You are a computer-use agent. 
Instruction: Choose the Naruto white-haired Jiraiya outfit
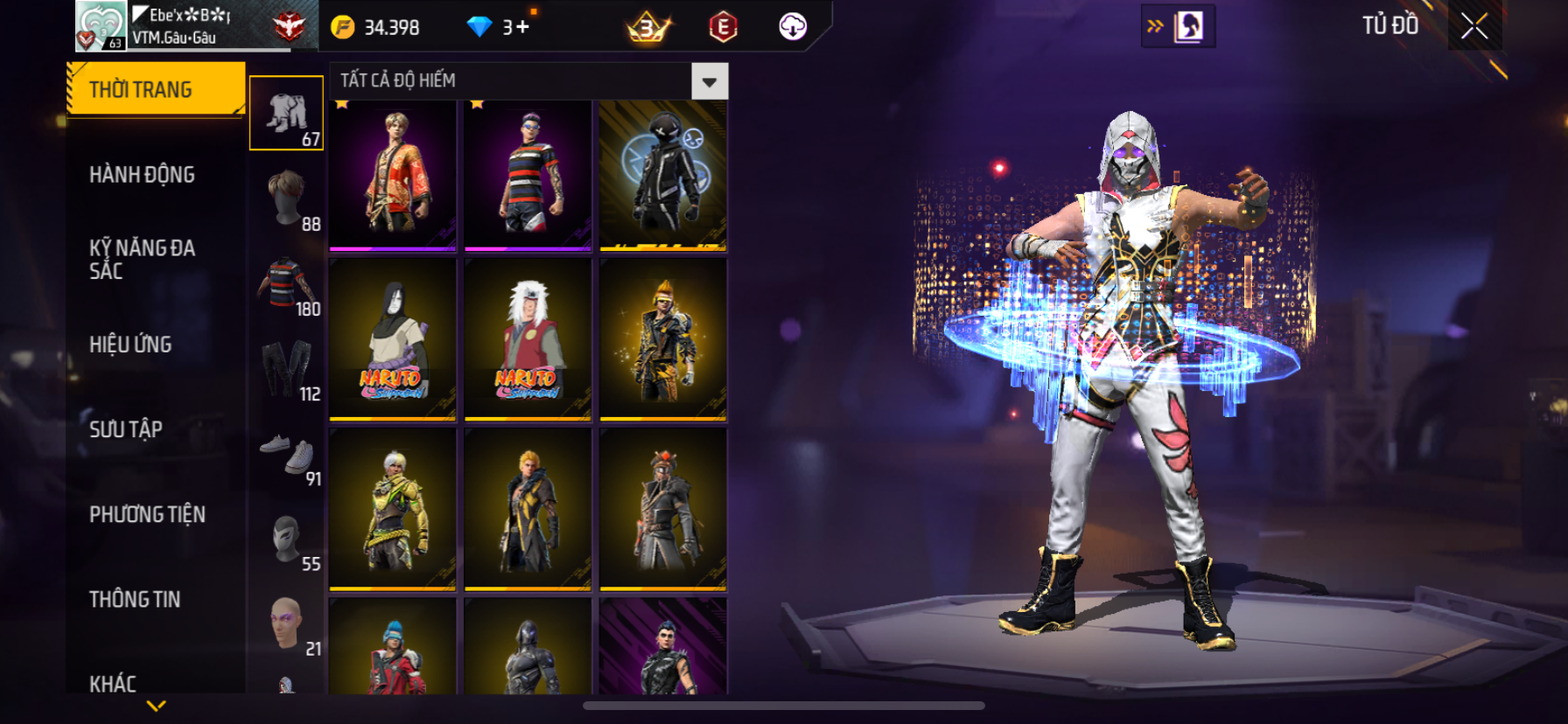[528, 339]
